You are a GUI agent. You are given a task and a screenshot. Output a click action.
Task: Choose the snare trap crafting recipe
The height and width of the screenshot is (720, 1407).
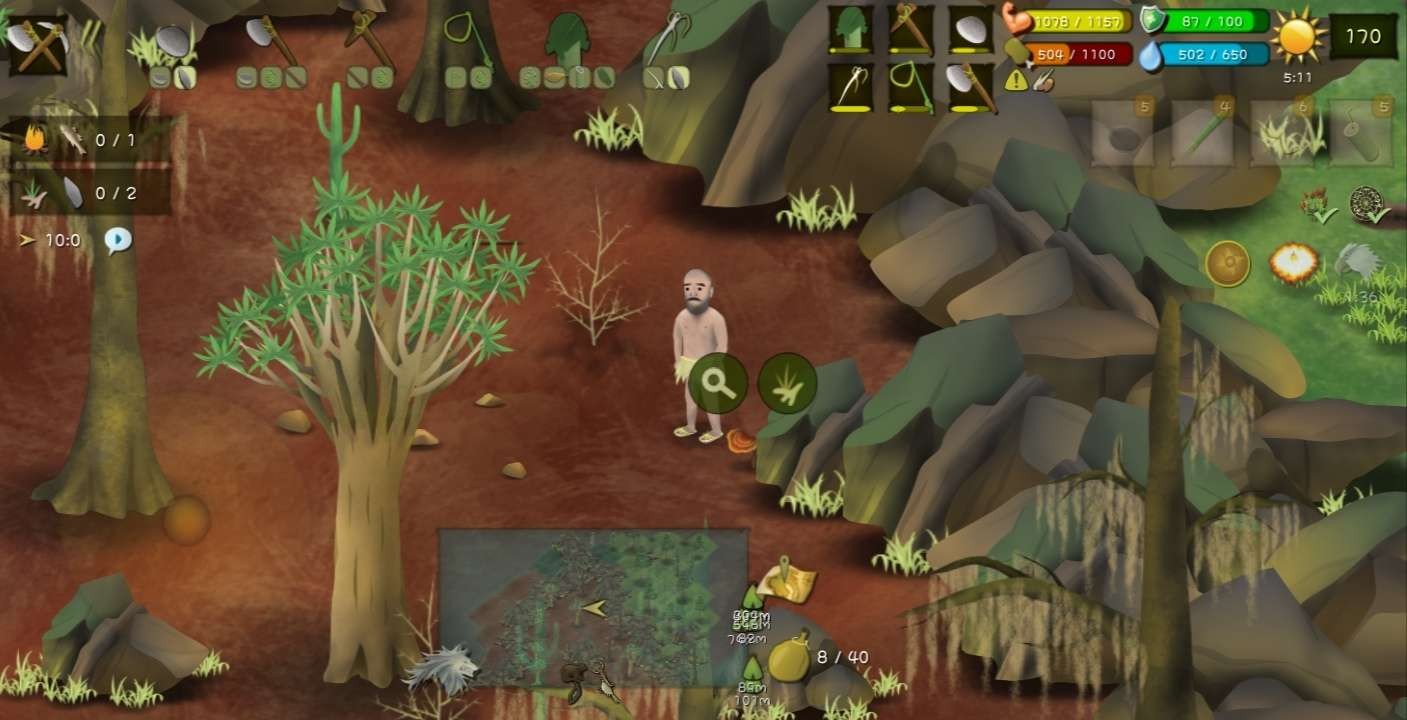[x=463, y=38]
